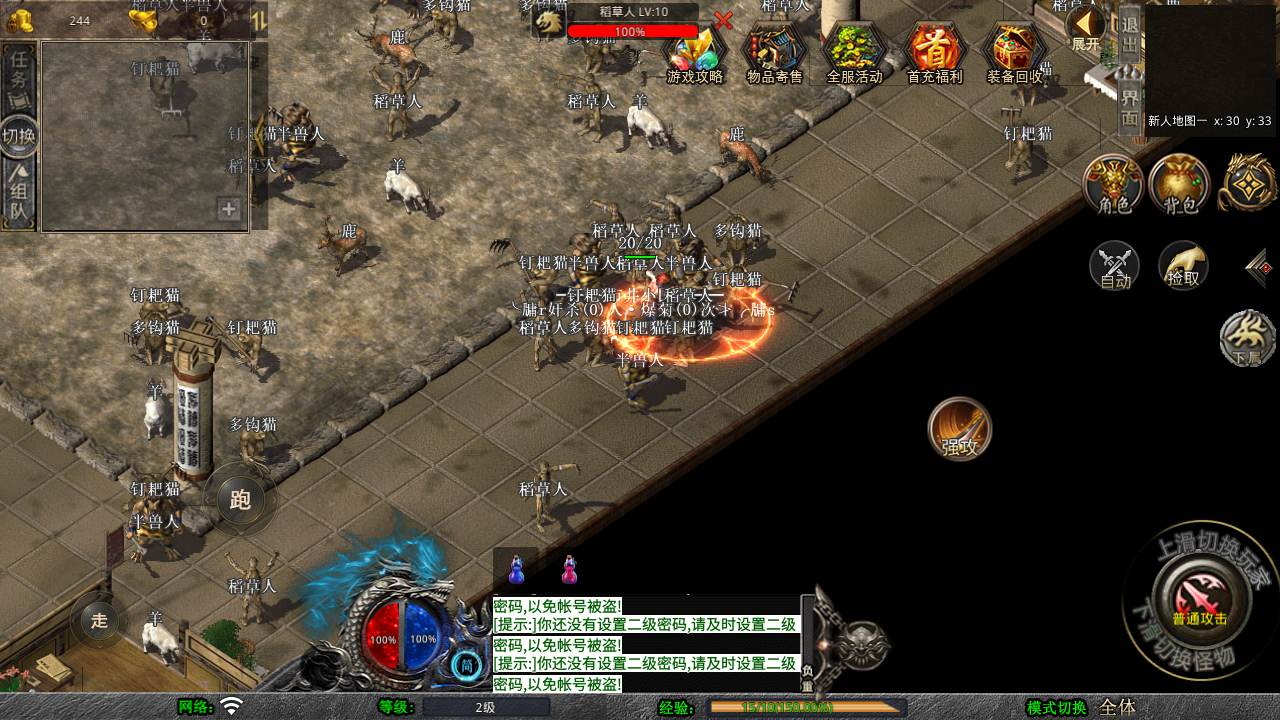Open the 全服活动 server events icon
This screenshot has height=720, width=1280.
(854, 53)
